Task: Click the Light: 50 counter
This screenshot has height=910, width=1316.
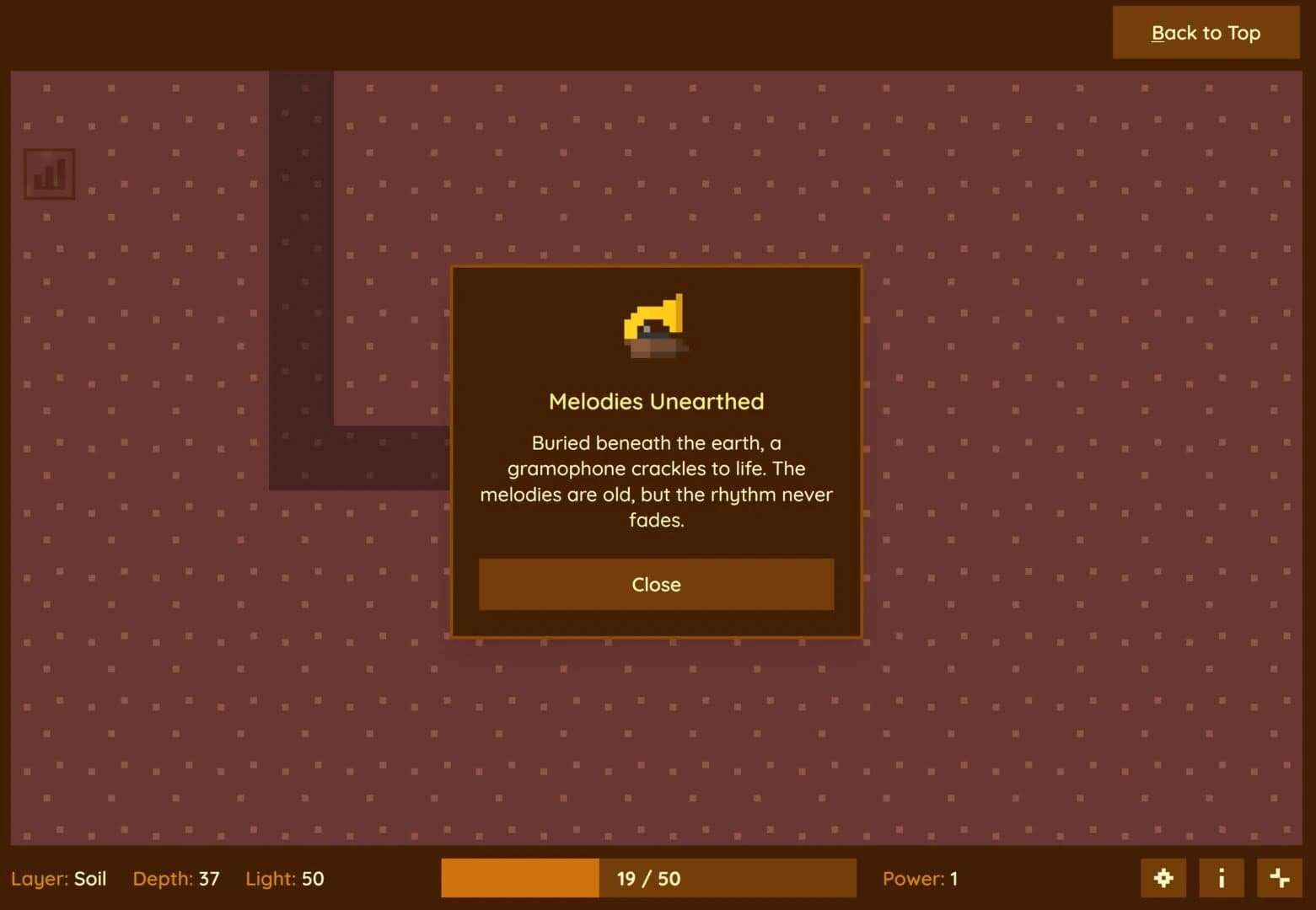Action: coord(284,878)
